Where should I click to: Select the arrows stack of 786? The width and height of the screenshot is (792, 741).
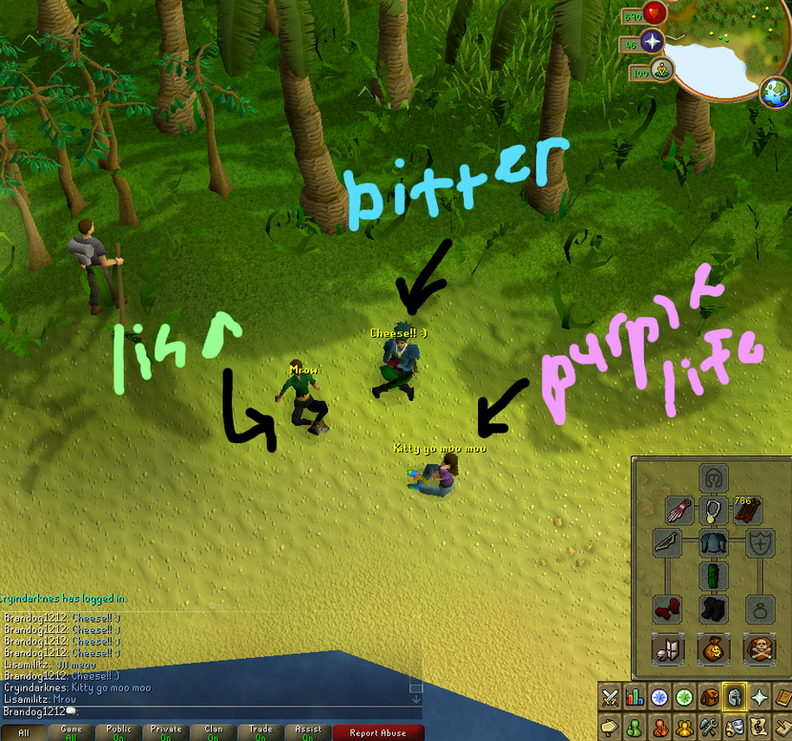pyautogui.click(x=747, y=510)
